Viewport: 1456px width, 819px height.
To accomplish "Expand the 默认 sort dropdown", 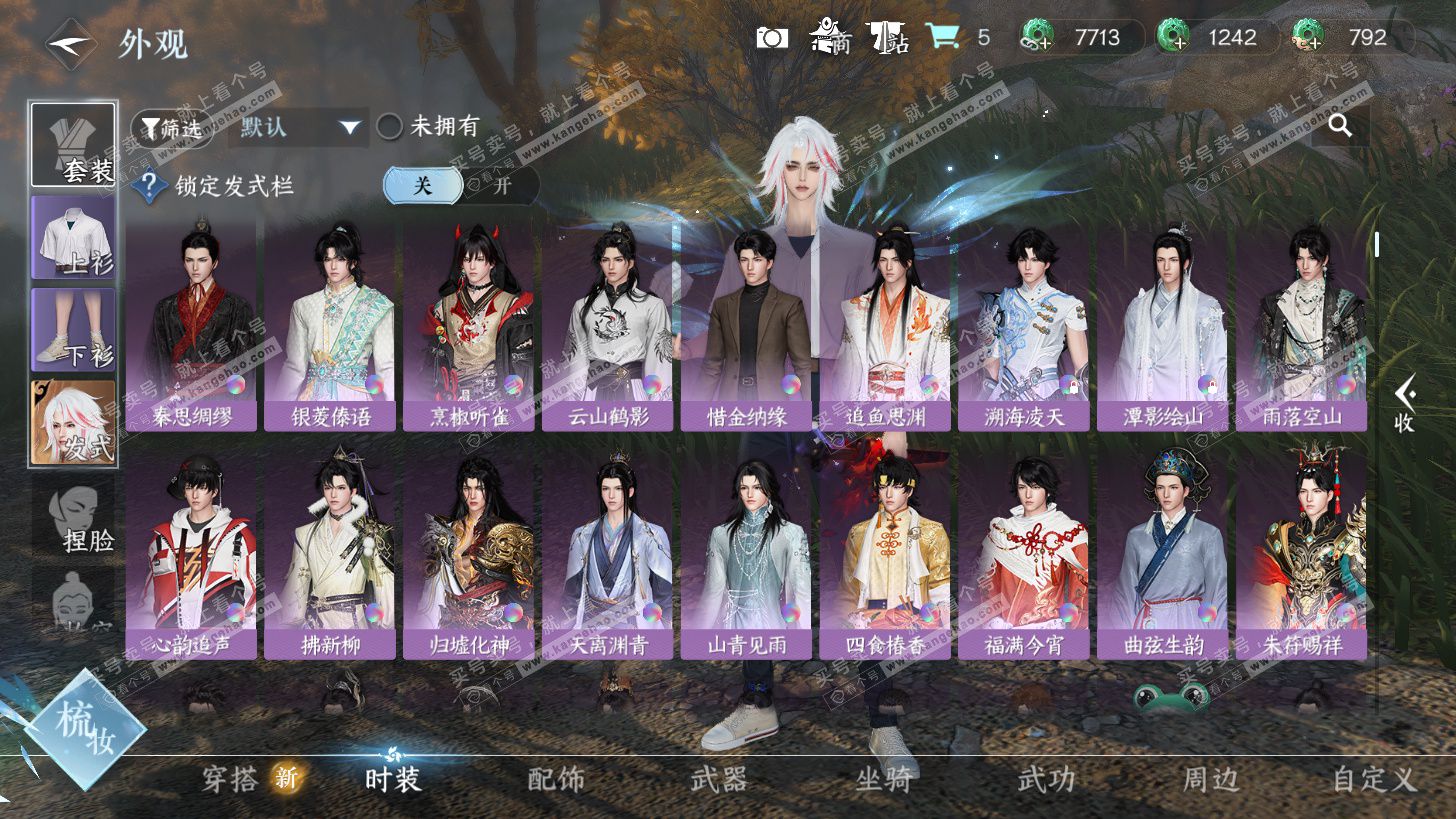I will click(298, 127).
